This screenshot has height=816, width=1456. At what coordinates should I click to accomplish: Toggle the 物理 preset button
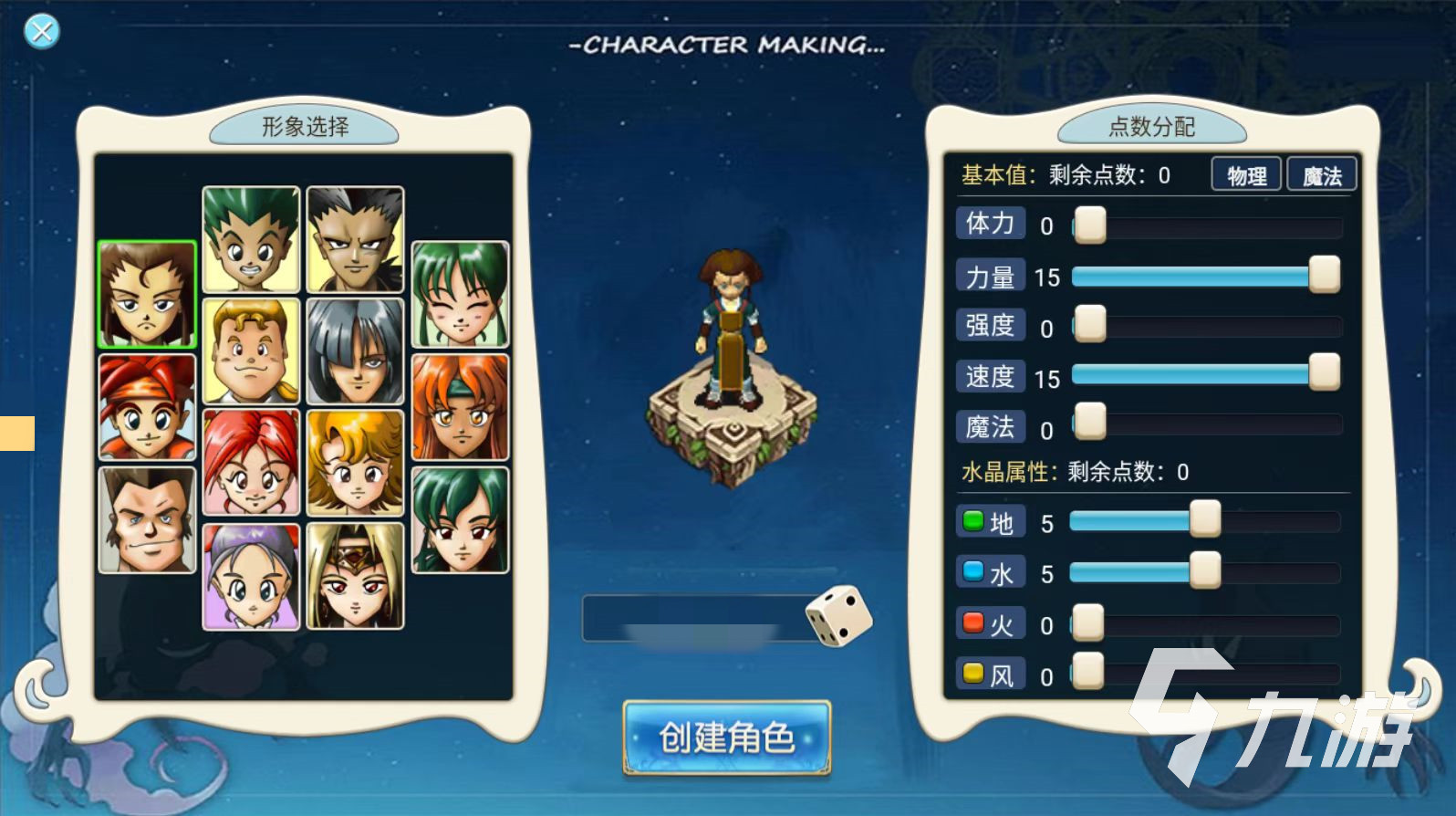pos(1245,173)
